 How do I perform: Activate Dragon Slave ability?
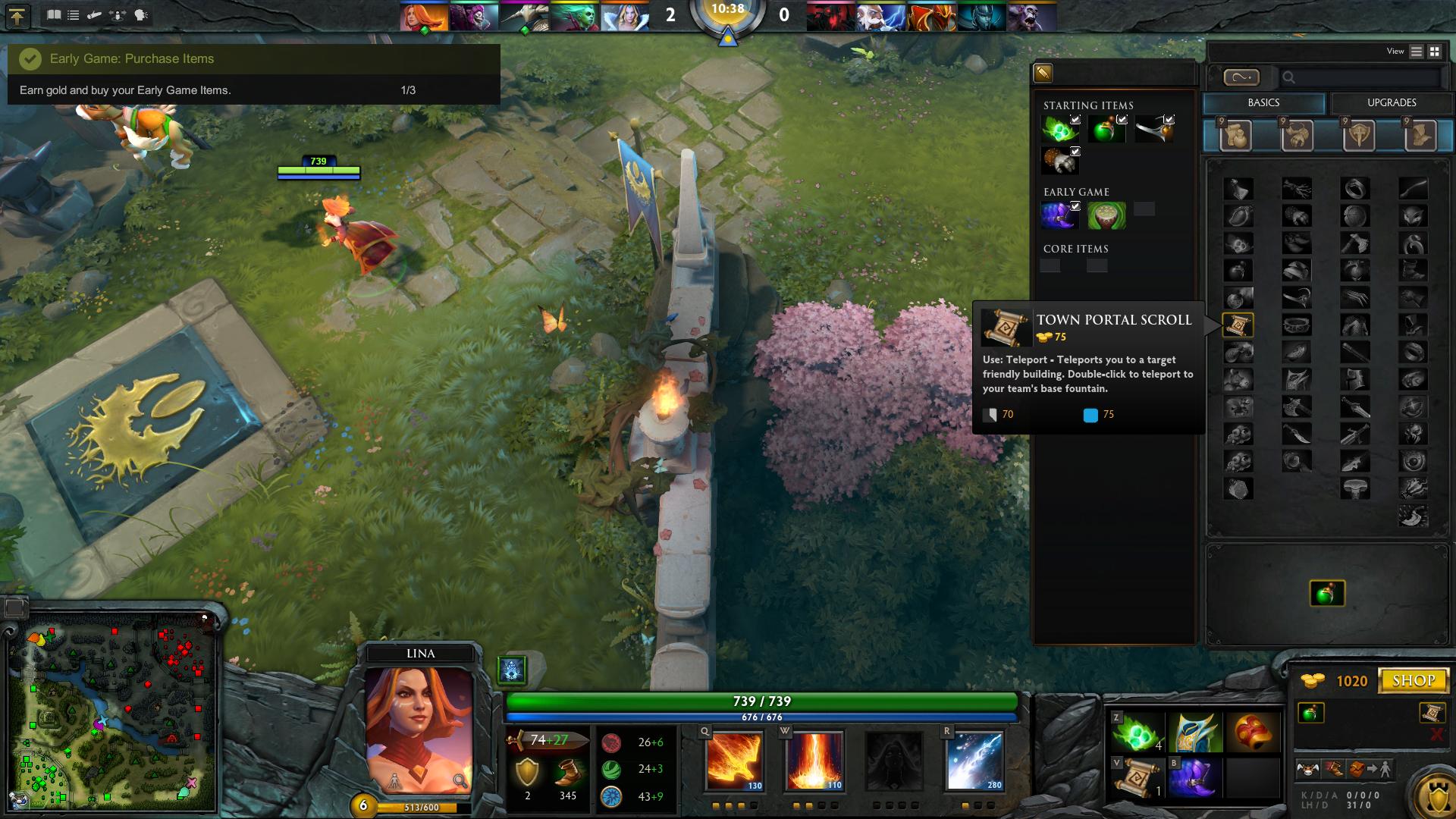[x=733, y=761]
